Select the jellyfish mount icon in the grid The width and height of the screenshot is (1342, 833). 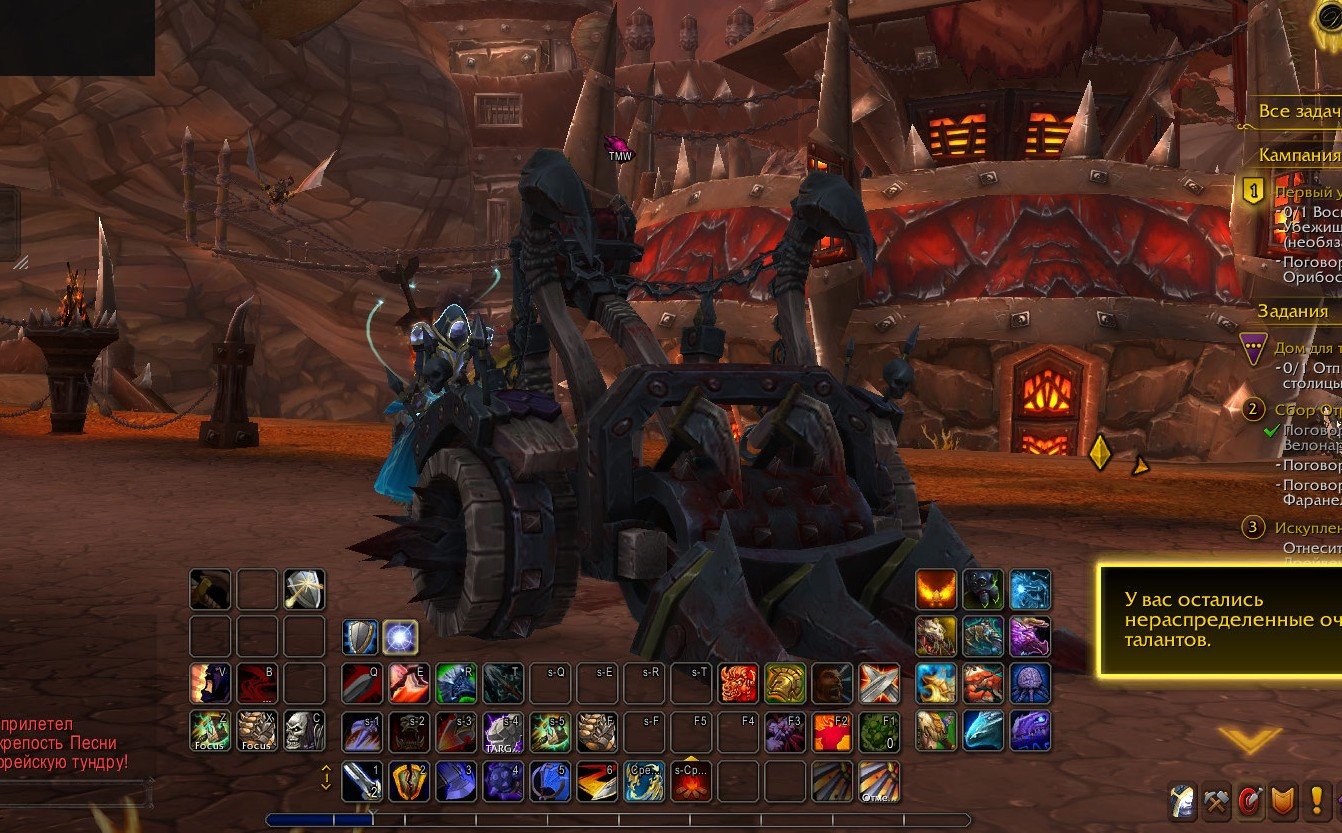pyautogui.click(x=1030, y=683)
